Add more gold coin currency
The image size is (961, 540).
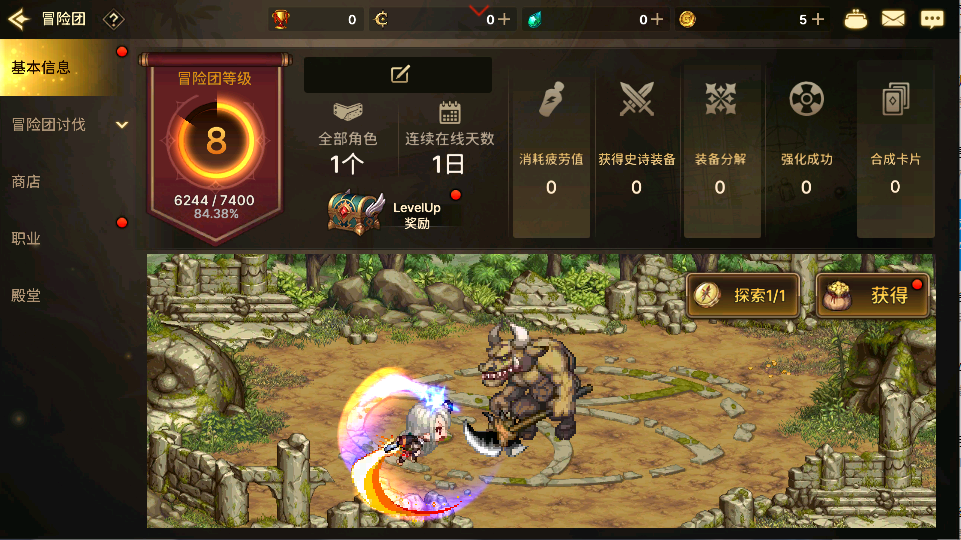coord(818,19)
